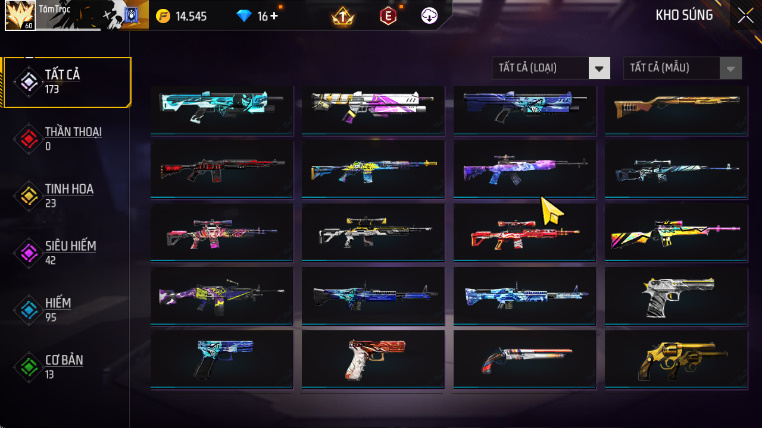Viewport: 762px width, 428px height.
Task: Pick the white and gold Desert Eagle skin
Action: [x=677, y=294]
